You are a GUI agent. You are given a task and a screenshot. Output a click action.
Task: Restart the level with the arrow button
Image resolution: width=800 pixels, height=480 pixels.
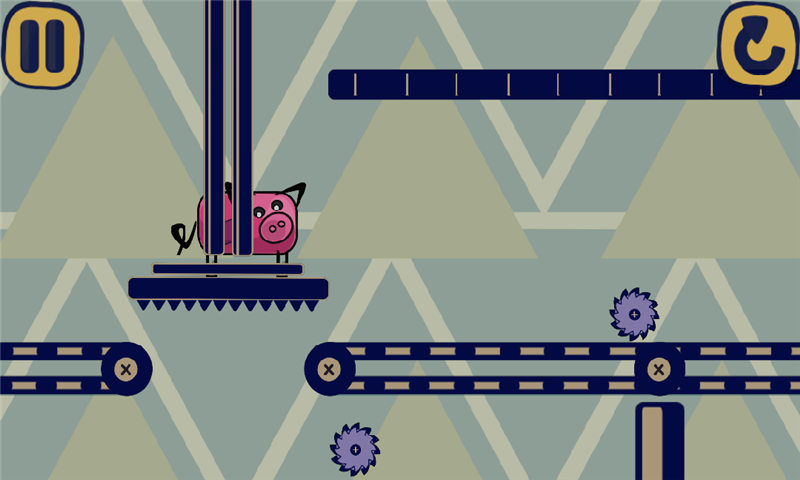point(757,44)
